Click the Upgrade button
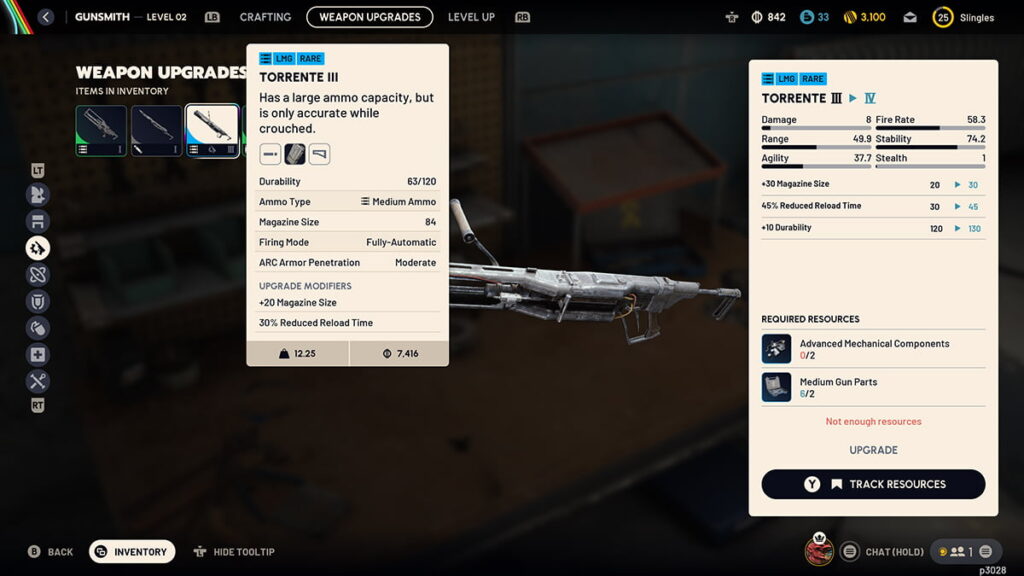This screenshot has height=576, width=1024. coord(873,450)
